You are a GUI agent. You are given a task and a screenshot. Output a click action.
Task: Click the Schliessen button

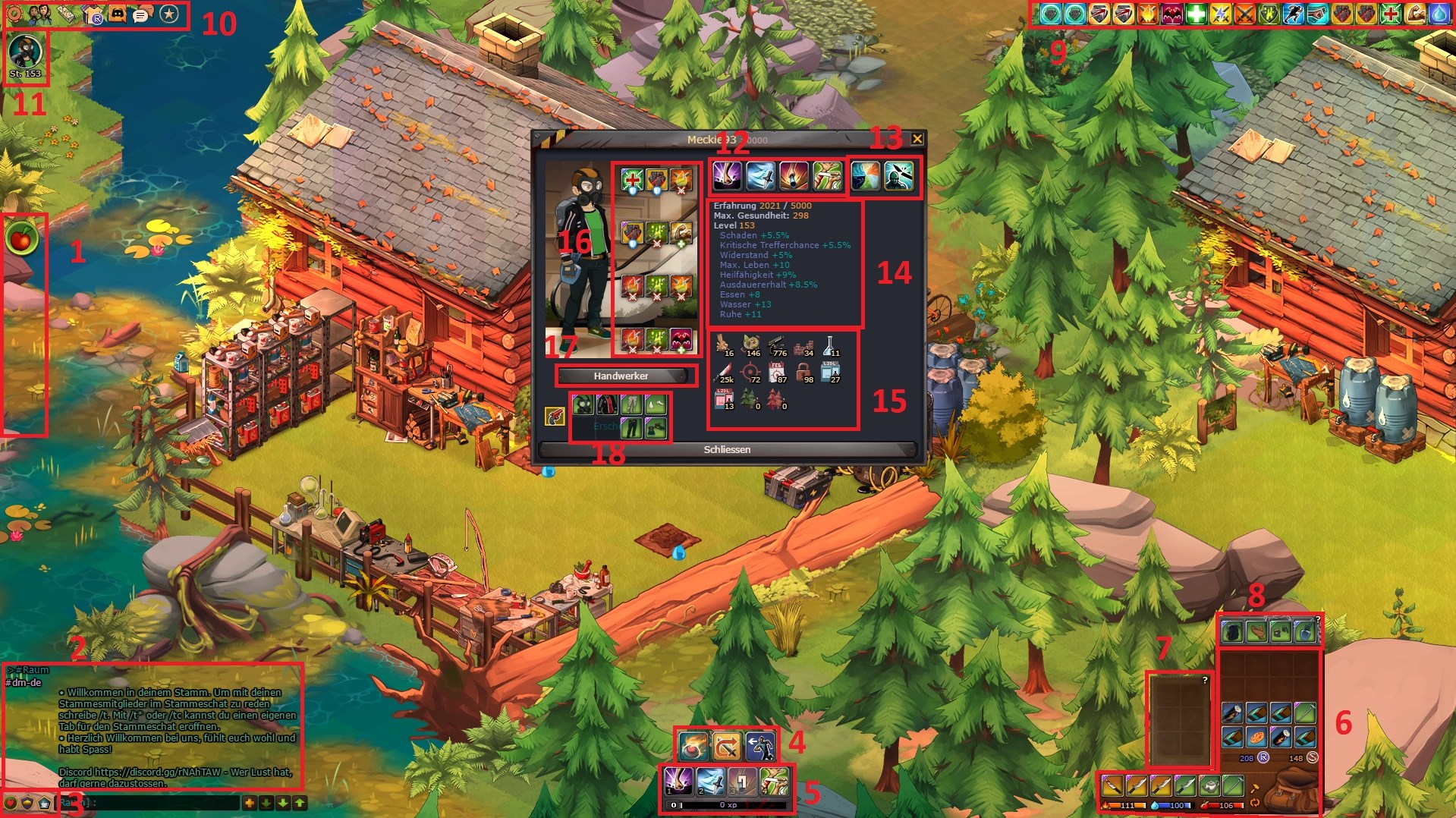(727, 449)
